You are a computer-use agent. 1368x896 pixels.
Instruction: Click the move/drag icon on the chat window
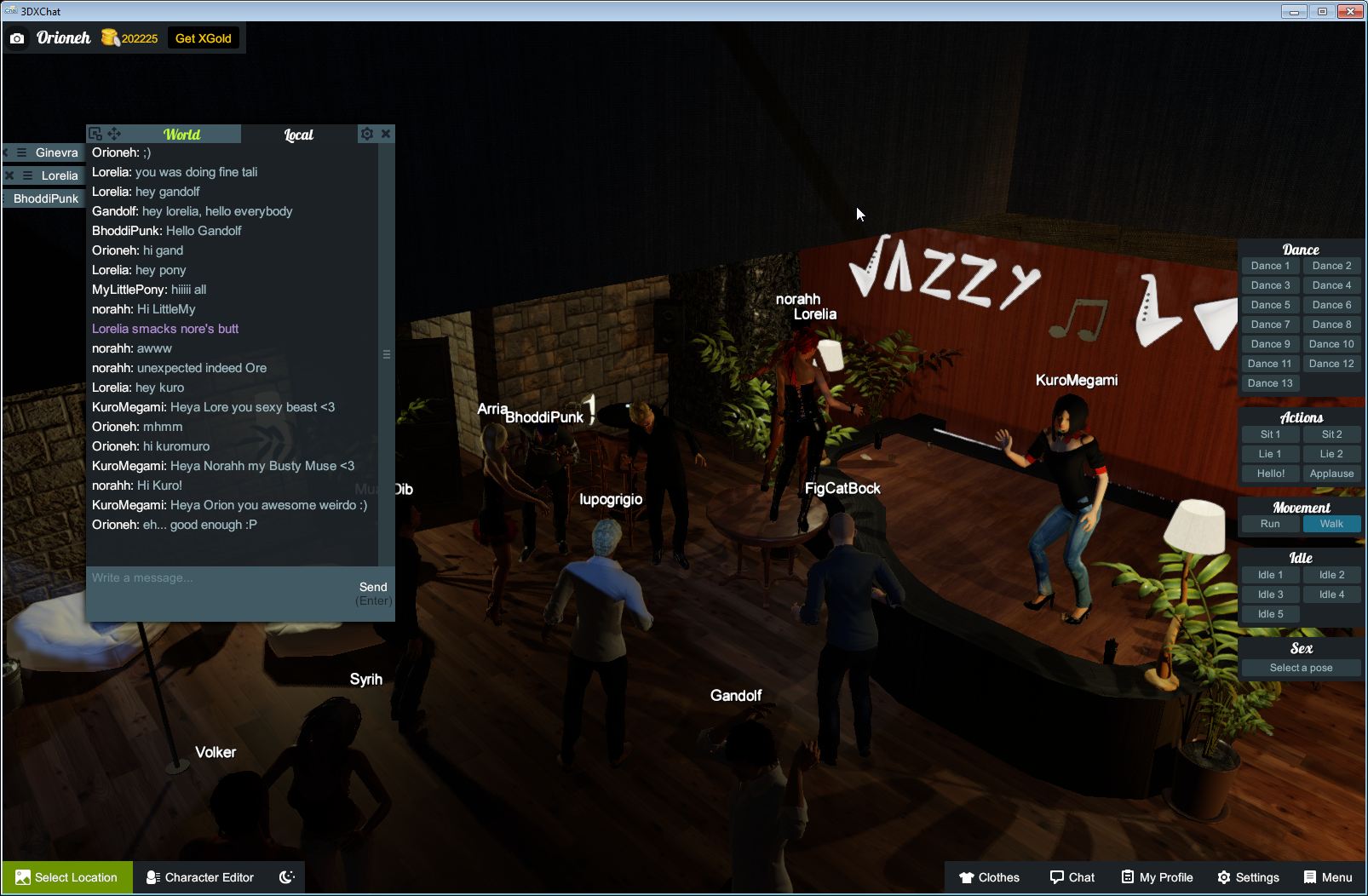pyautogui.click(x=114, y=134)
